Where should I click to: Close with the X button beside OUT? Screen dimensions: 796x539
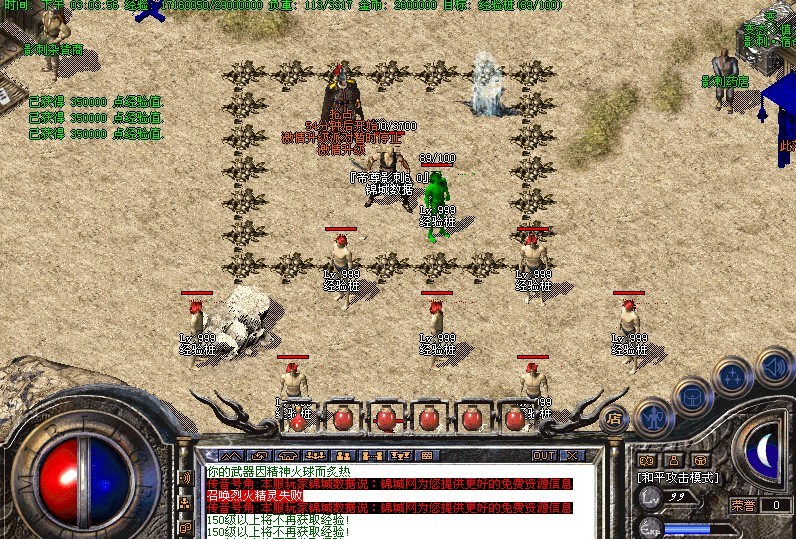[x=571, y=455]
